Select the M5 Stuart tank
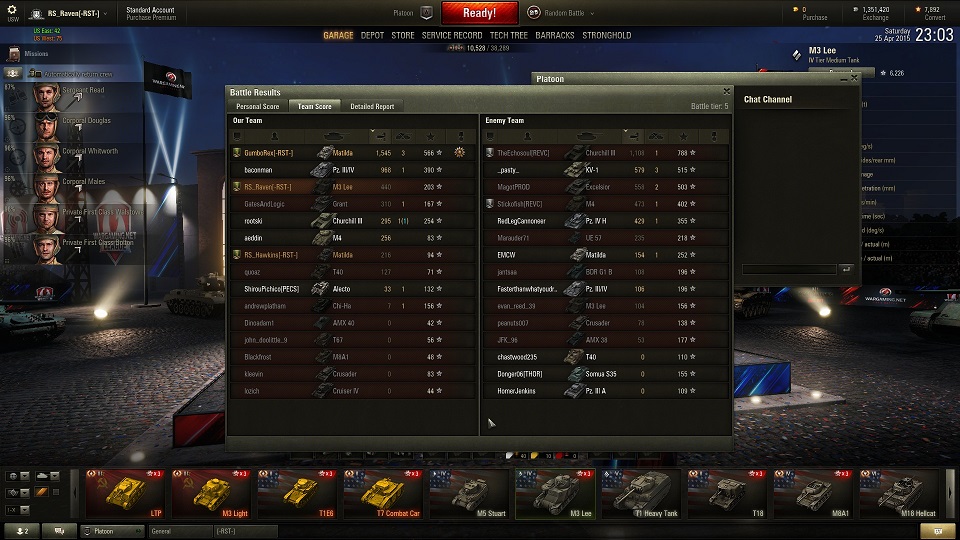Image resolution: width=960 pixels, height=540 pixels. 469,493
